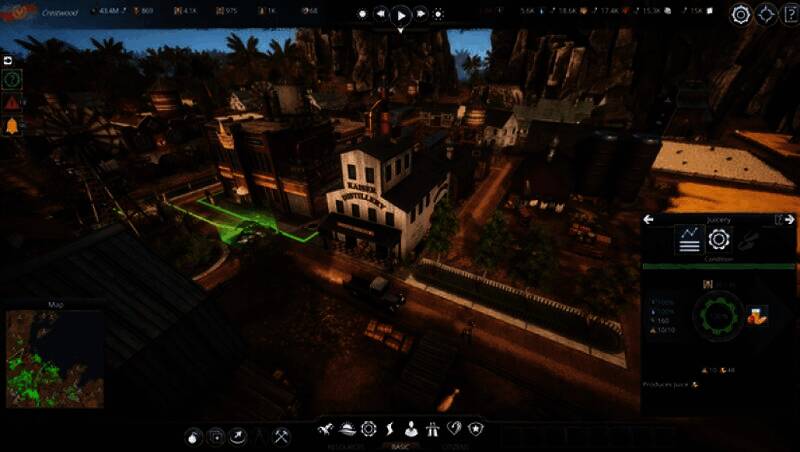The width and height of the screenshot is (800, 452).
Task: Open the Juicery gear production tab
Action: (719, 240)
